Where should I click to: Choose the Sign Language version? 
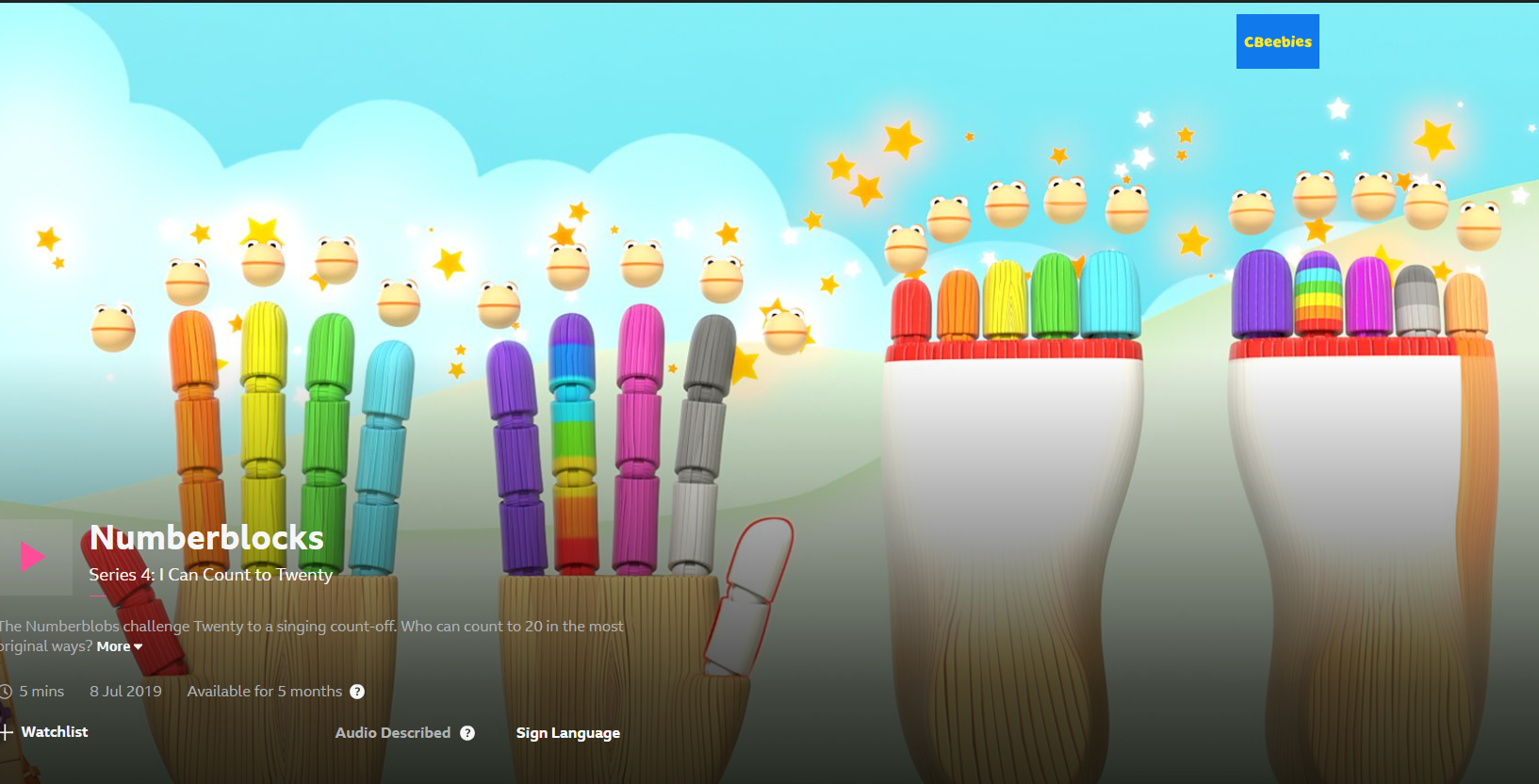(x=567, y=733)
